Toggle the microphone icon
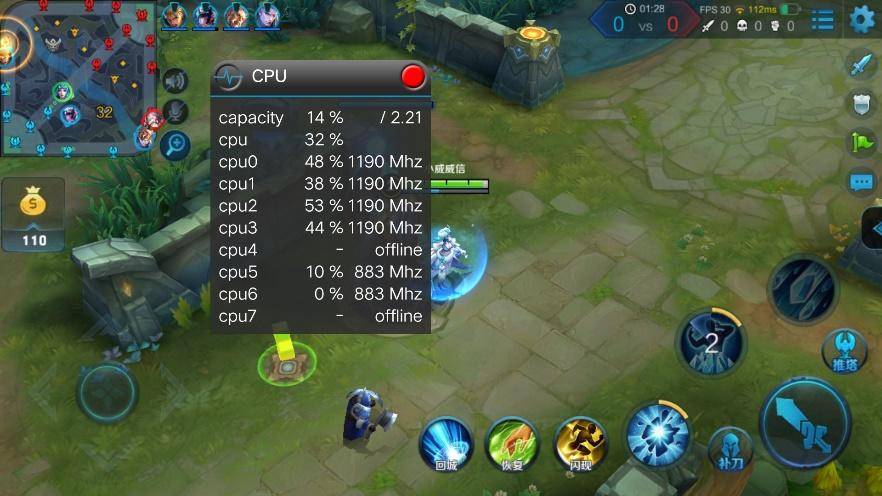The width and height of the screenshot is (882, 496). [176, 112]
